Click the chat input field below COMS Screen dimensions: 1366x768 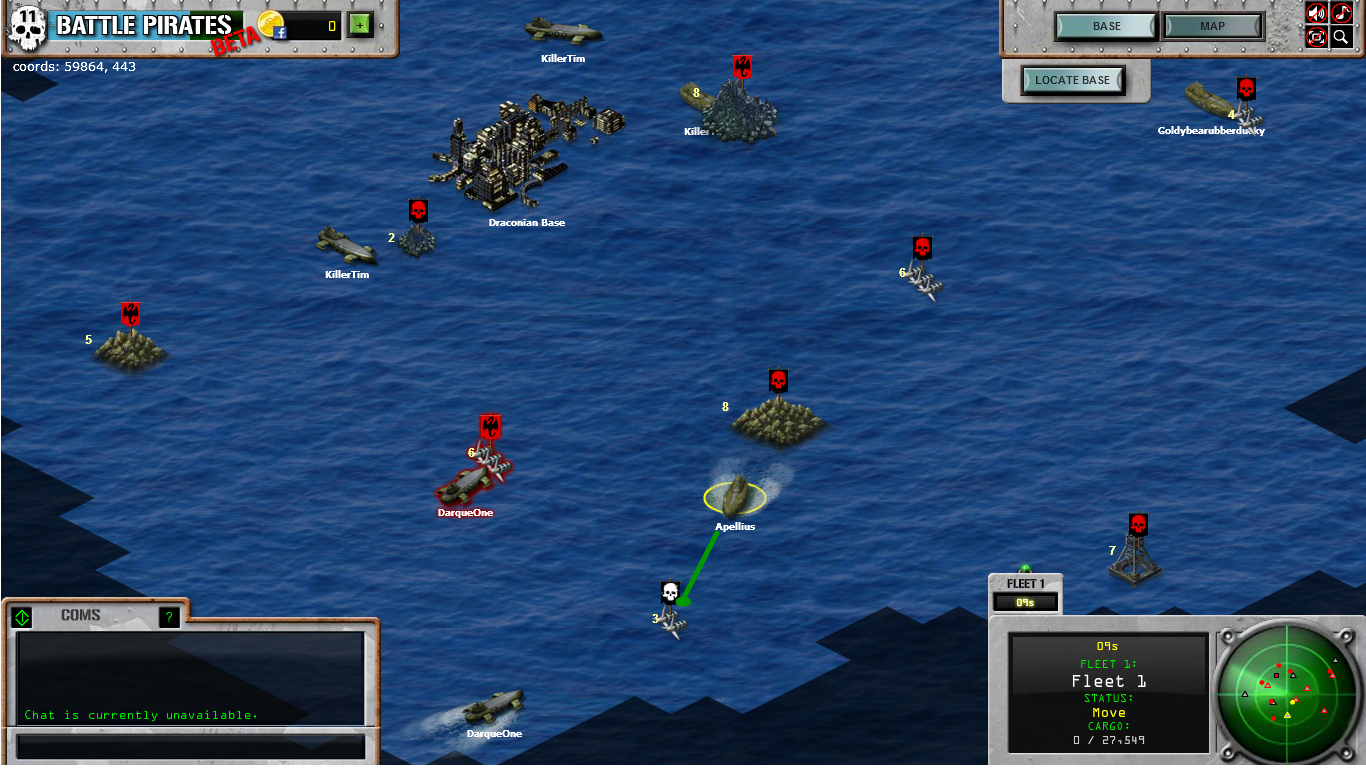point(190,746)
